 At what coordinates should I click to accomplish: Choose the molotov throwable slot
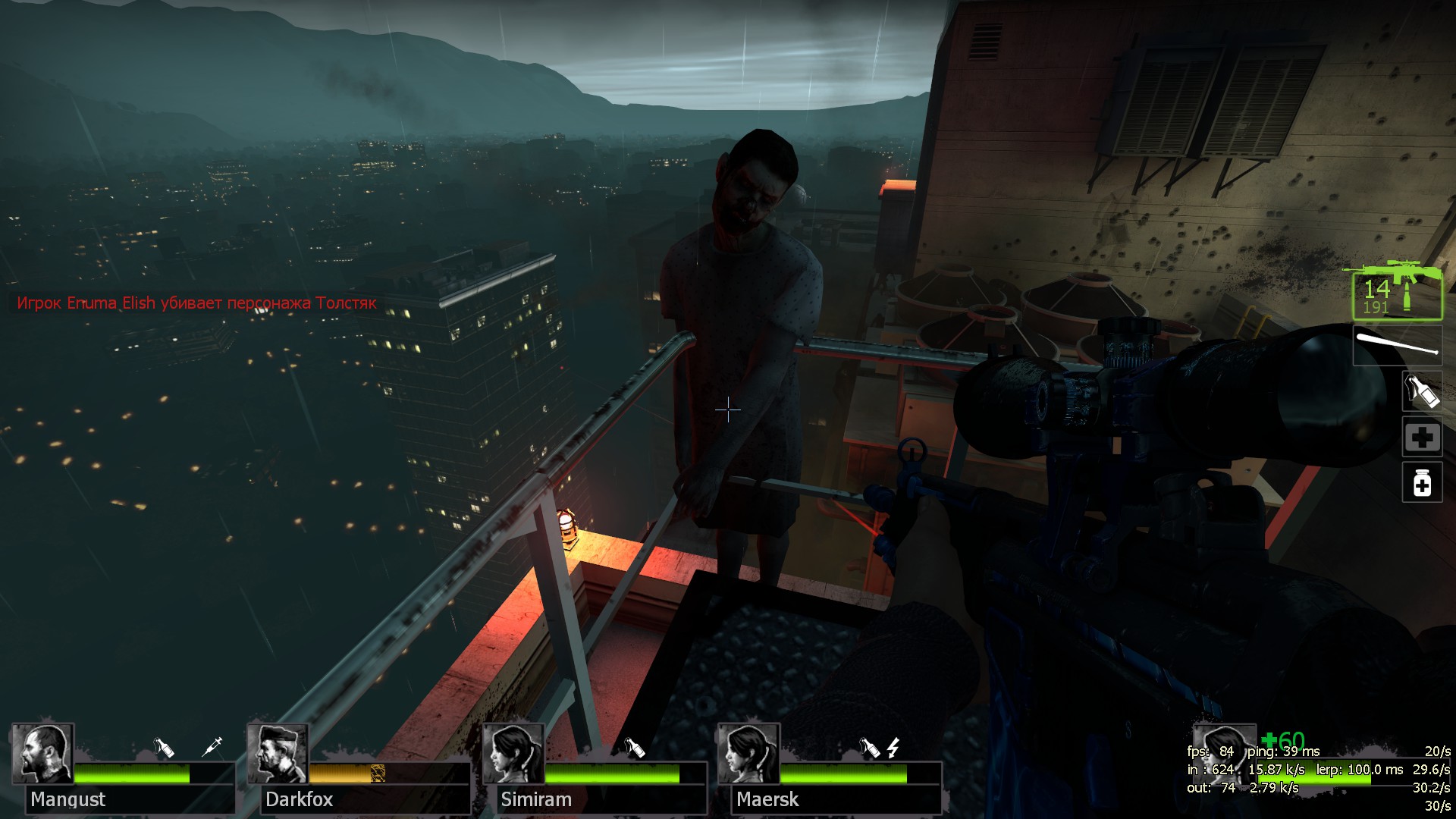coord(1422,391)
